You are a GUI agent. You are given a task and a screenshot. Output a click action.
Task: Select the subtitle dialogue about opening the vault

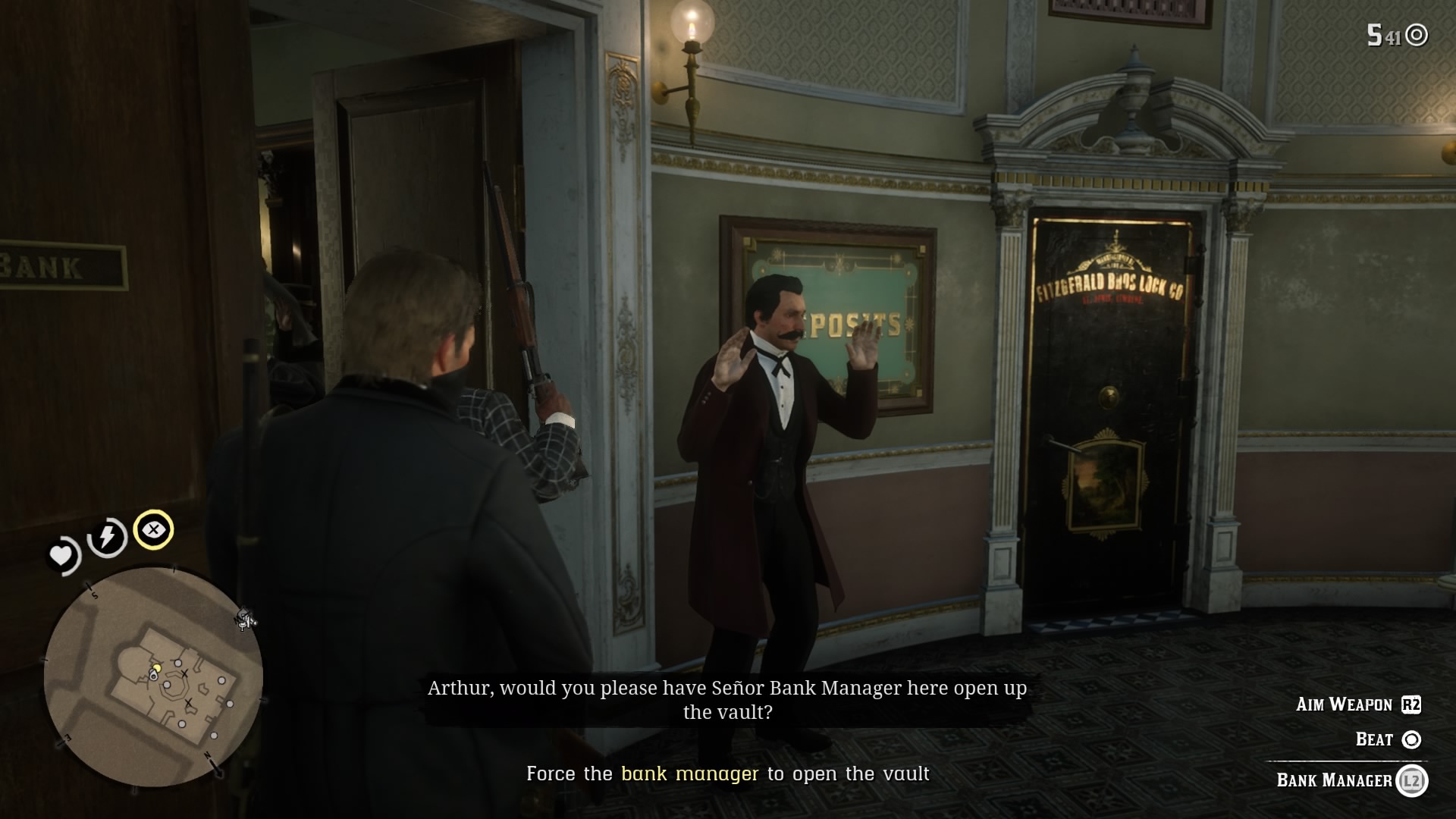pyautogui.click(x=726, y=699)
